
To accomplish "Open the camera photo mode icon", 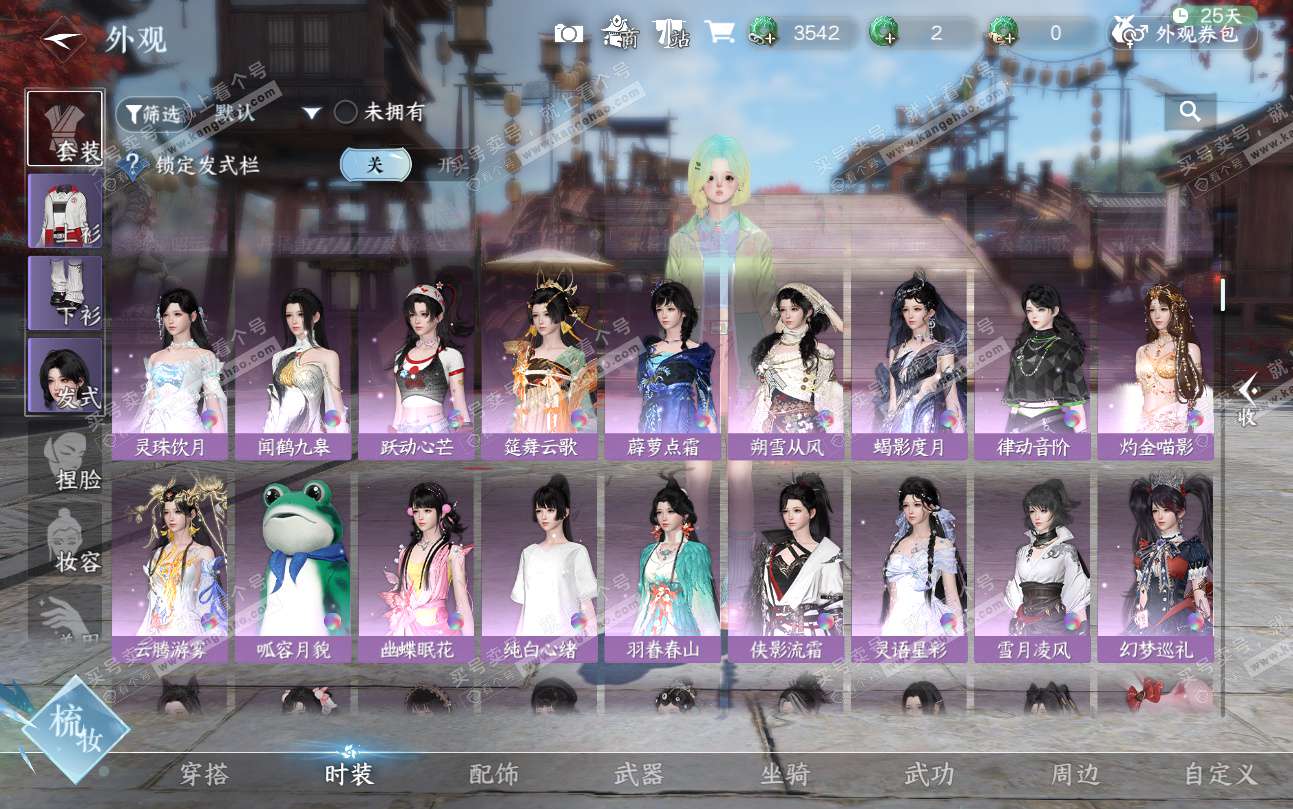I will [569, 33].
